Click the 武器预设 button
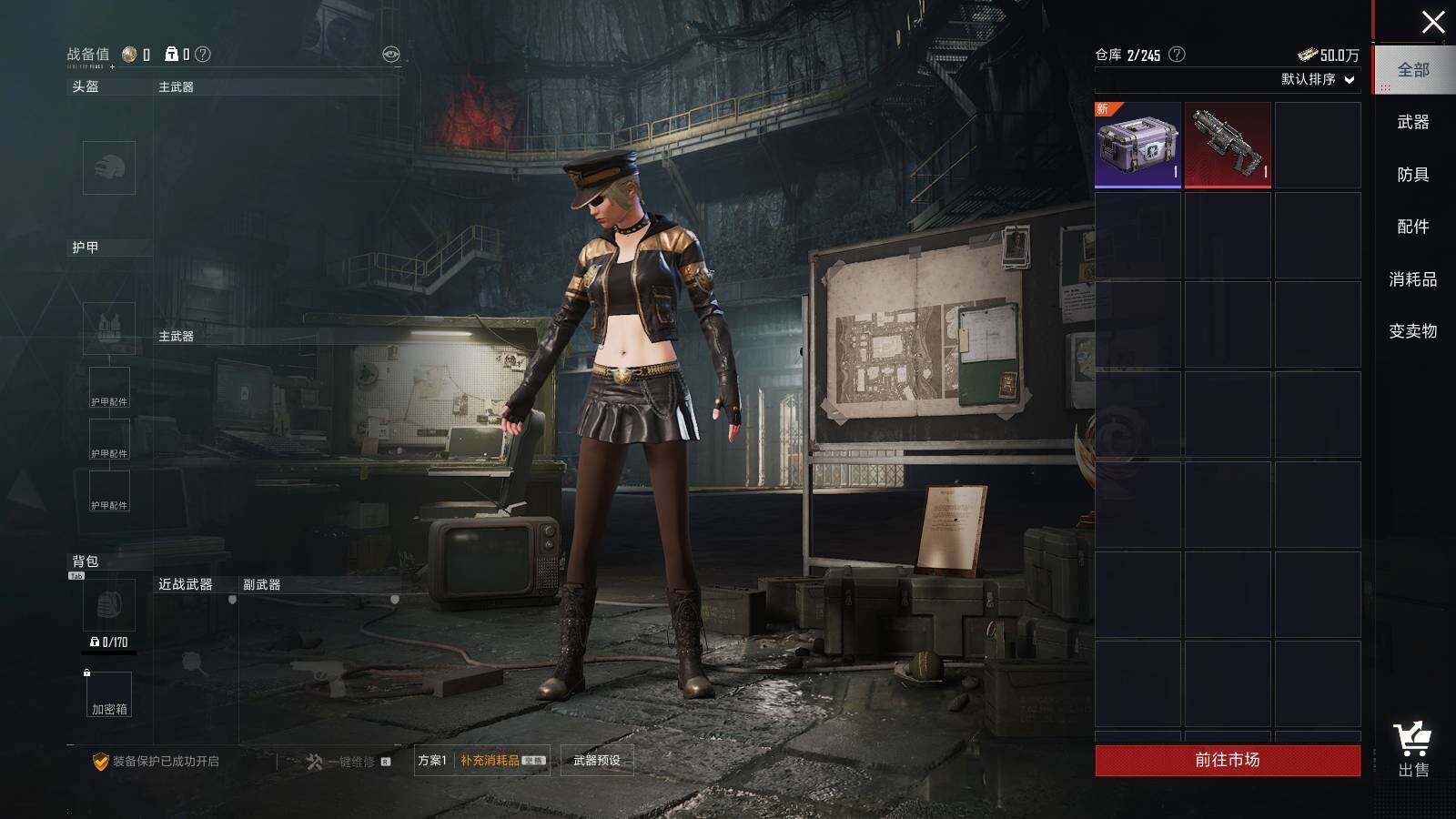This screenshot has width=1456, height=819. [597, 761]
